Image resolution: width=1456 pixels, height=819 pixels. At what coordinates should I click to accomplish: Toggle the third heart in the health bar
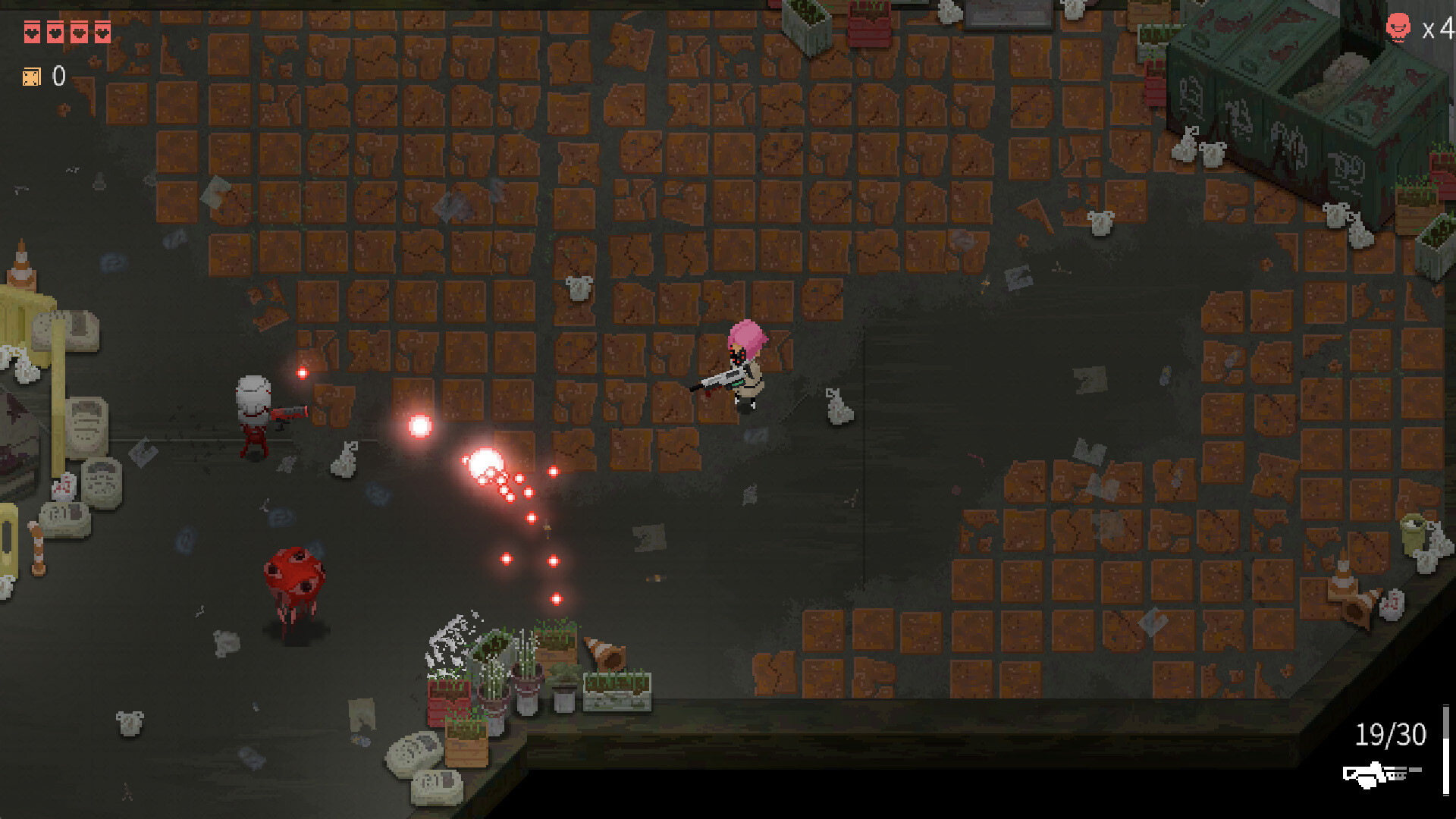click(x=79, y=32)
